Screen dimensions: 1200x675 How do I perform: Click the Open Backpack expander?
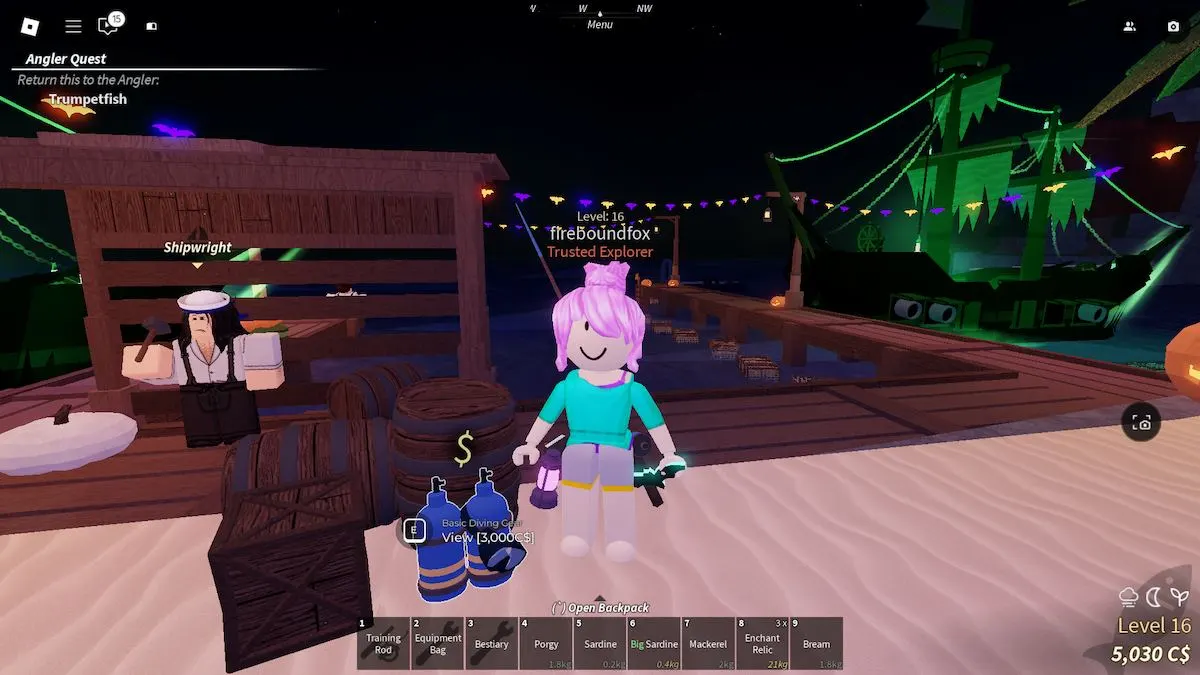(x=600, y=607)
